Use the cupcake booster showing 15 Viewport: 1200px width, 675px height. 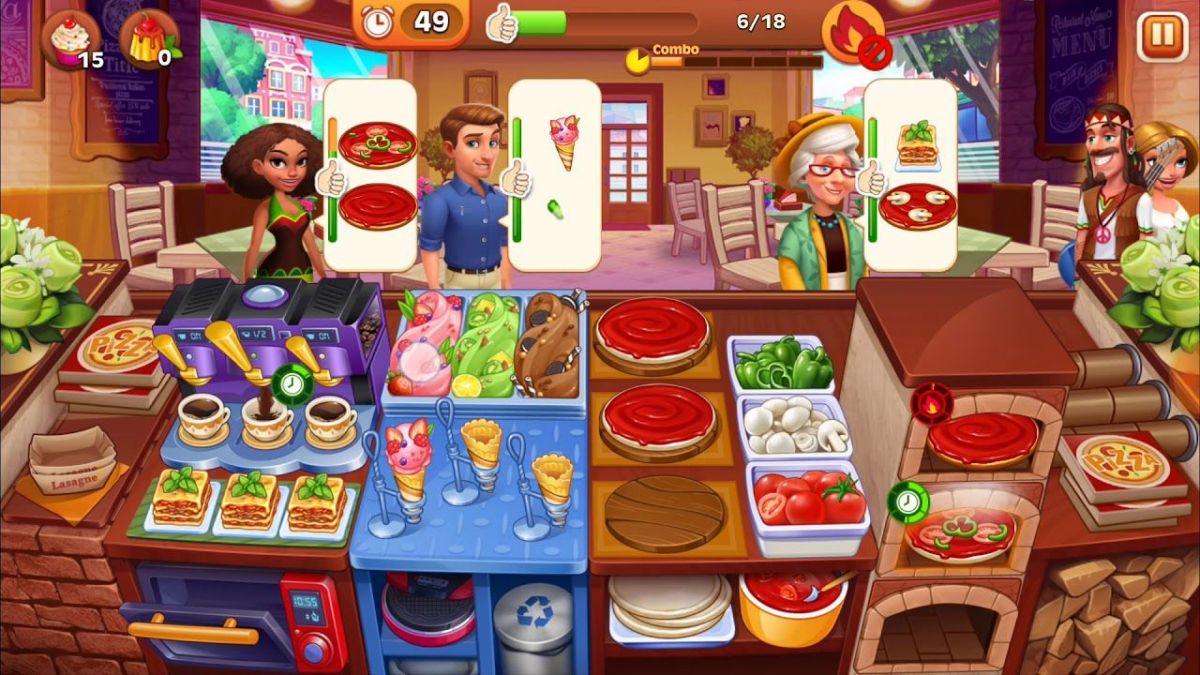[70, 40]
